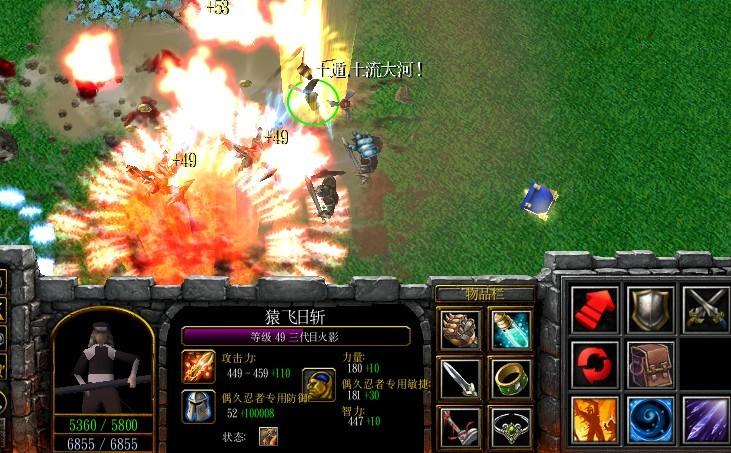731x453 pixels.
Task: Select the bloody axe inventory item
Action: [x=459, y=427]
